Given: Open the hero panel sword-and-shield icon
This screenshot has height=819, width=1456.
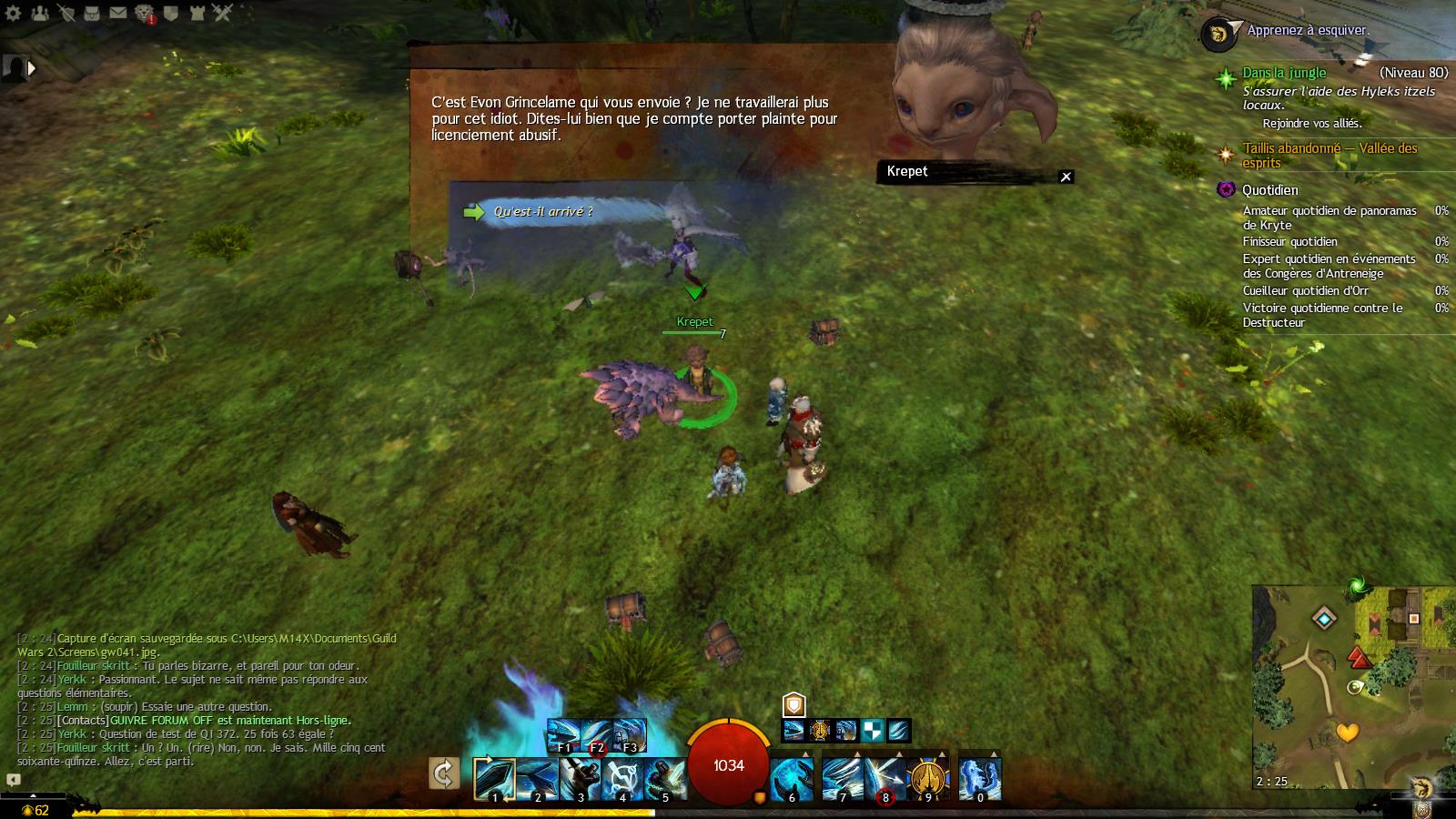Looking at the screenshot, I should [x=66, y=13].
